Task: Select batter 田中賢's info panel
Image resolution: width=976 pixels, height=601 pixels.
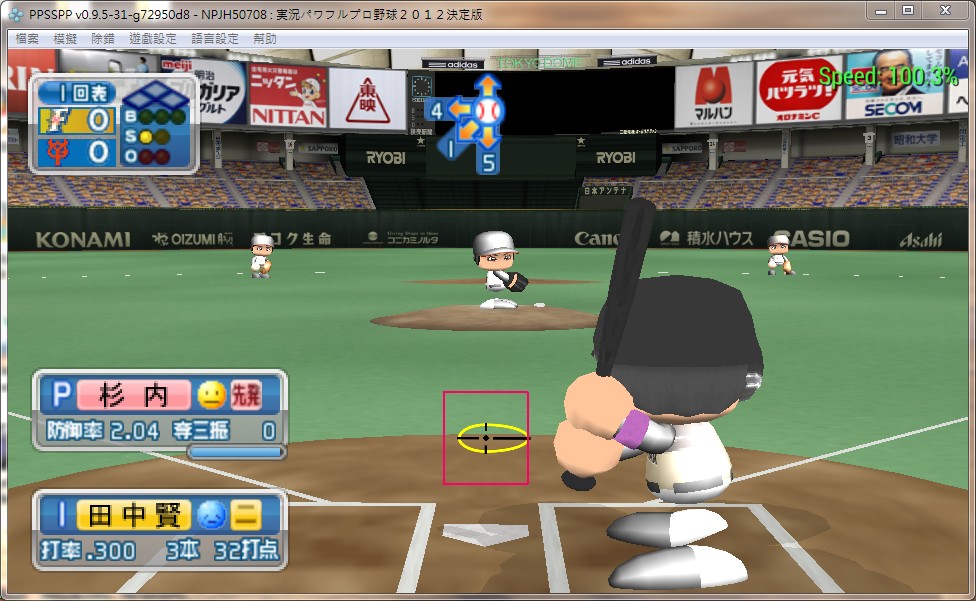Action: click(x=160, y=531)
